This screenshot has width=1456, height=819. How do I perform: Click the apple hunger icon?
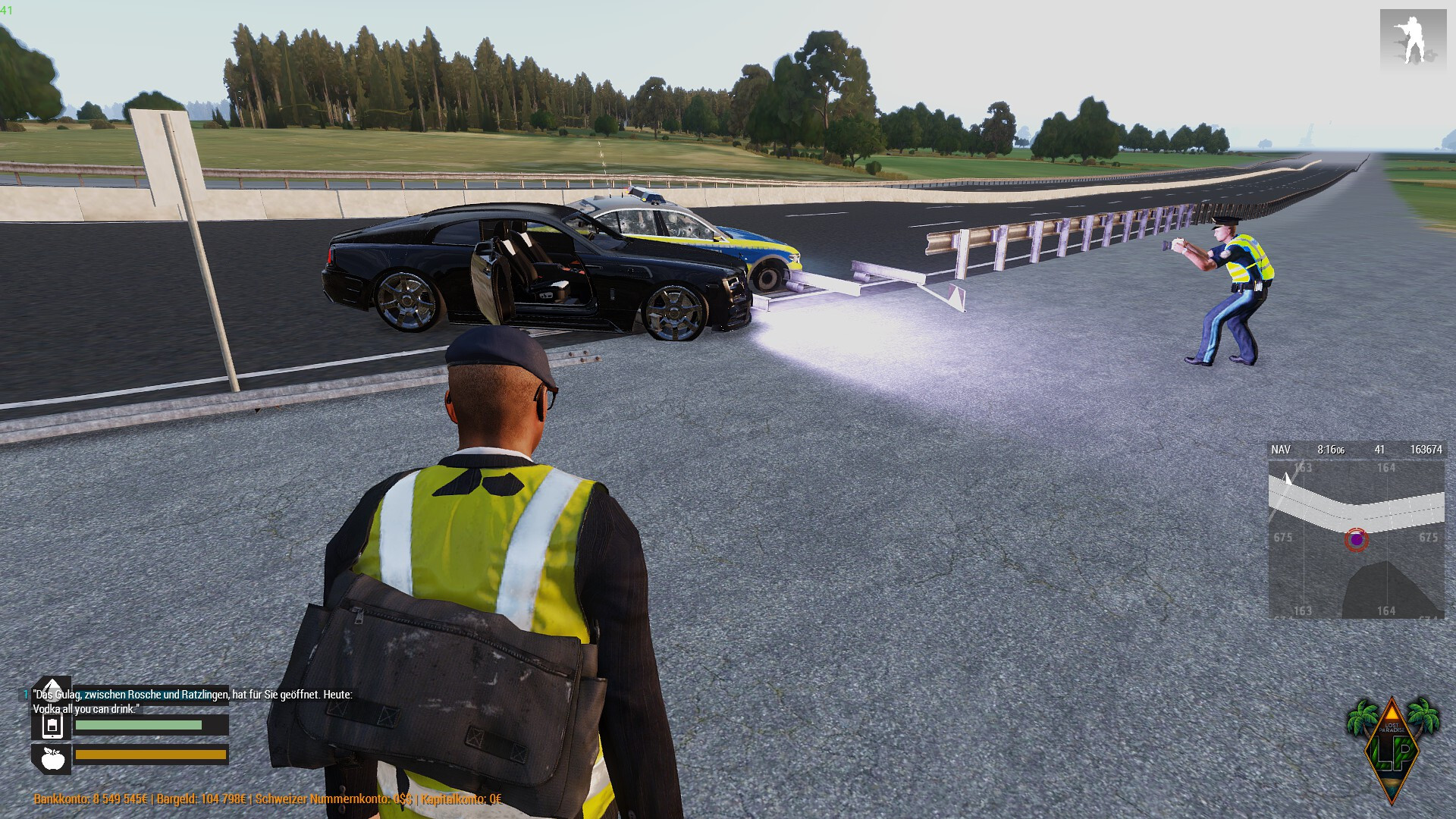[x=52, y=758]
